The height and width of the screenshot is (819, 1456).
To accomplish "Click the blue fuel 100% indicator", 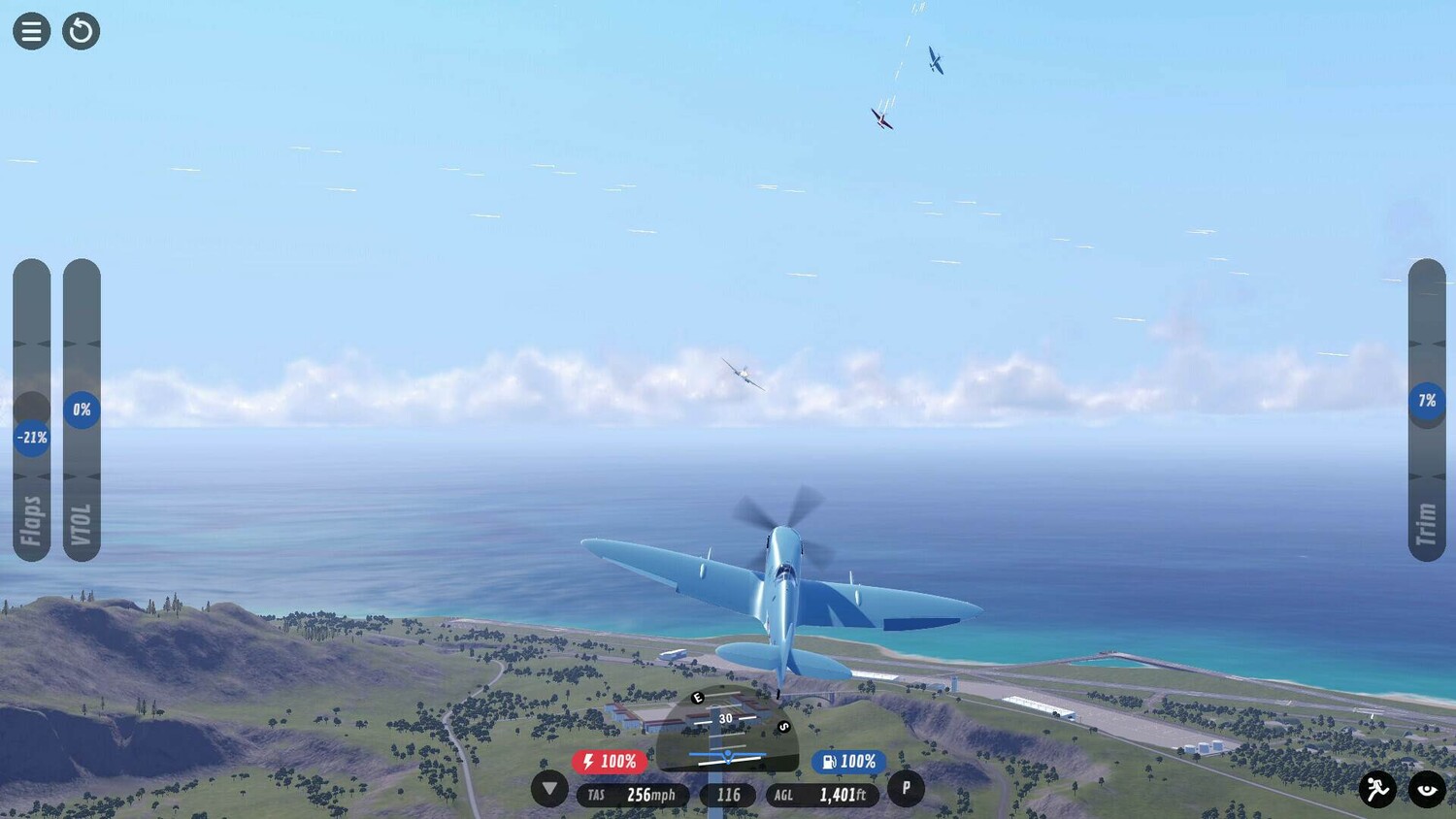I will click(x=848, y=762).
